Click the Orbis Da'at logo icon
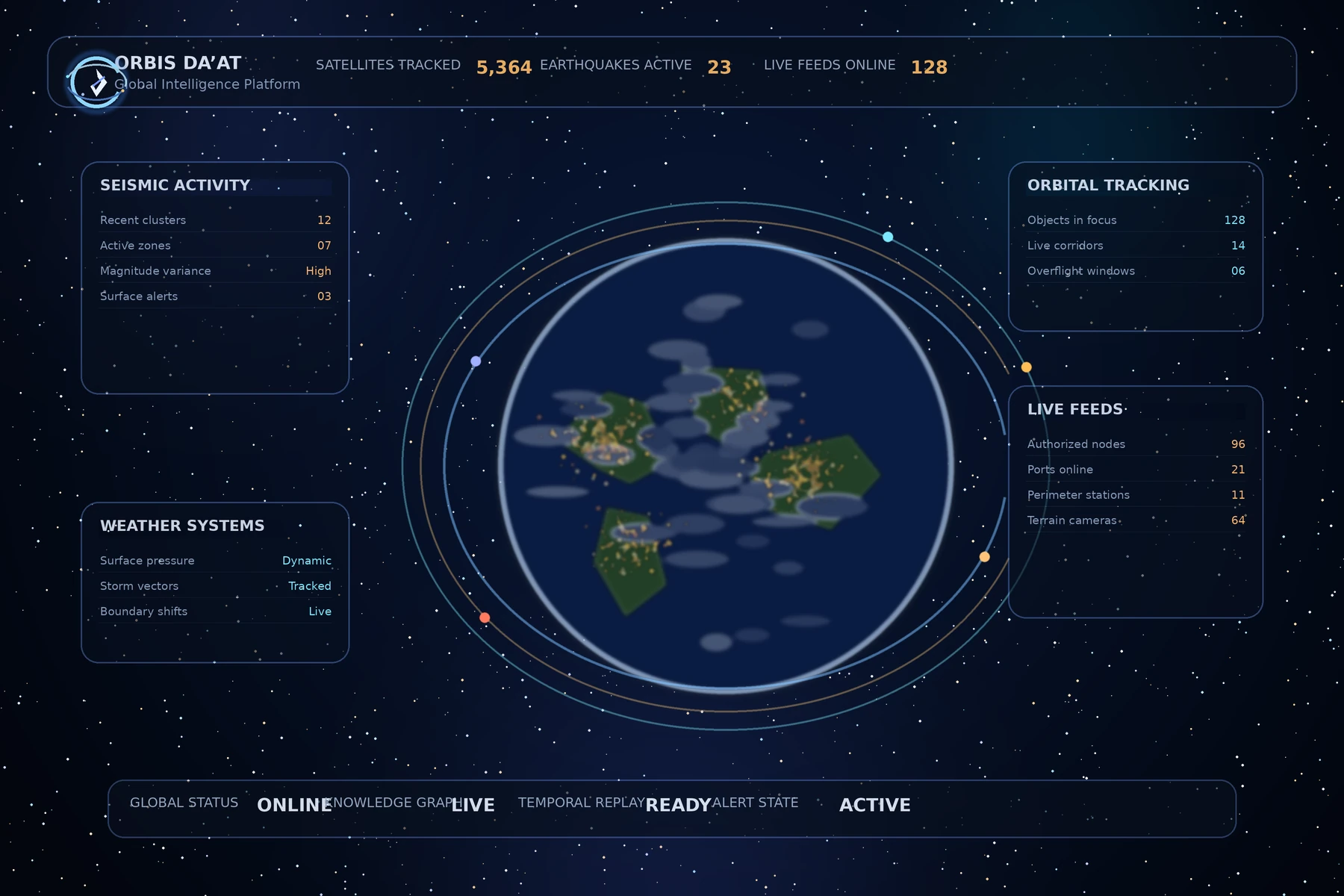1344x896 pixels. click(x=96, y=82)
